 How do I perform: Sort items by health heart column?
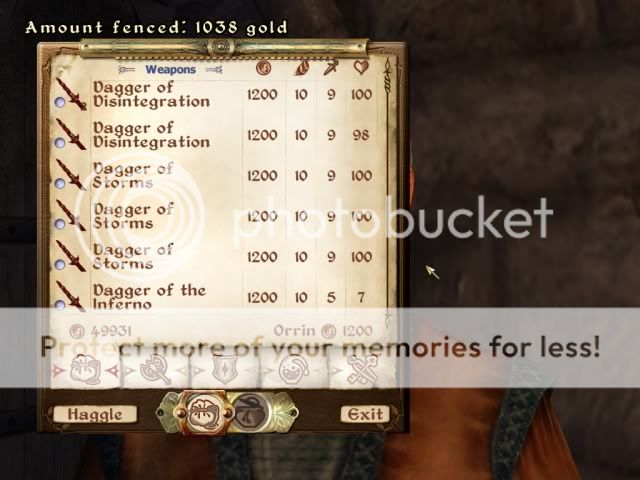coord(361,69)
